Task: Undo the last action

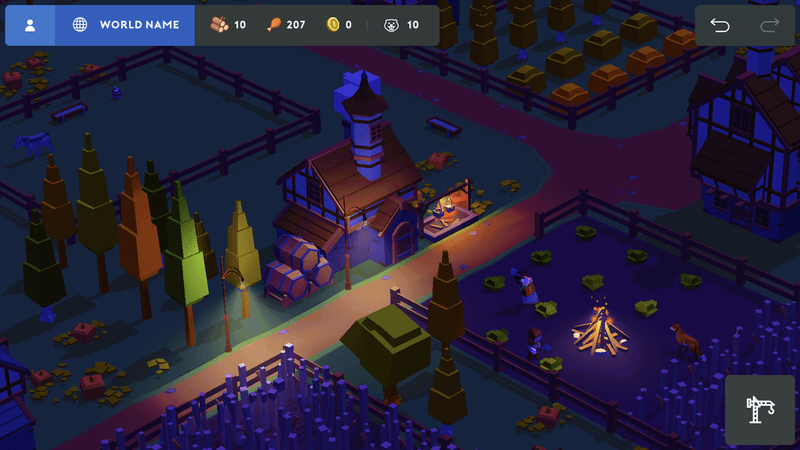Action: point(720,26)
